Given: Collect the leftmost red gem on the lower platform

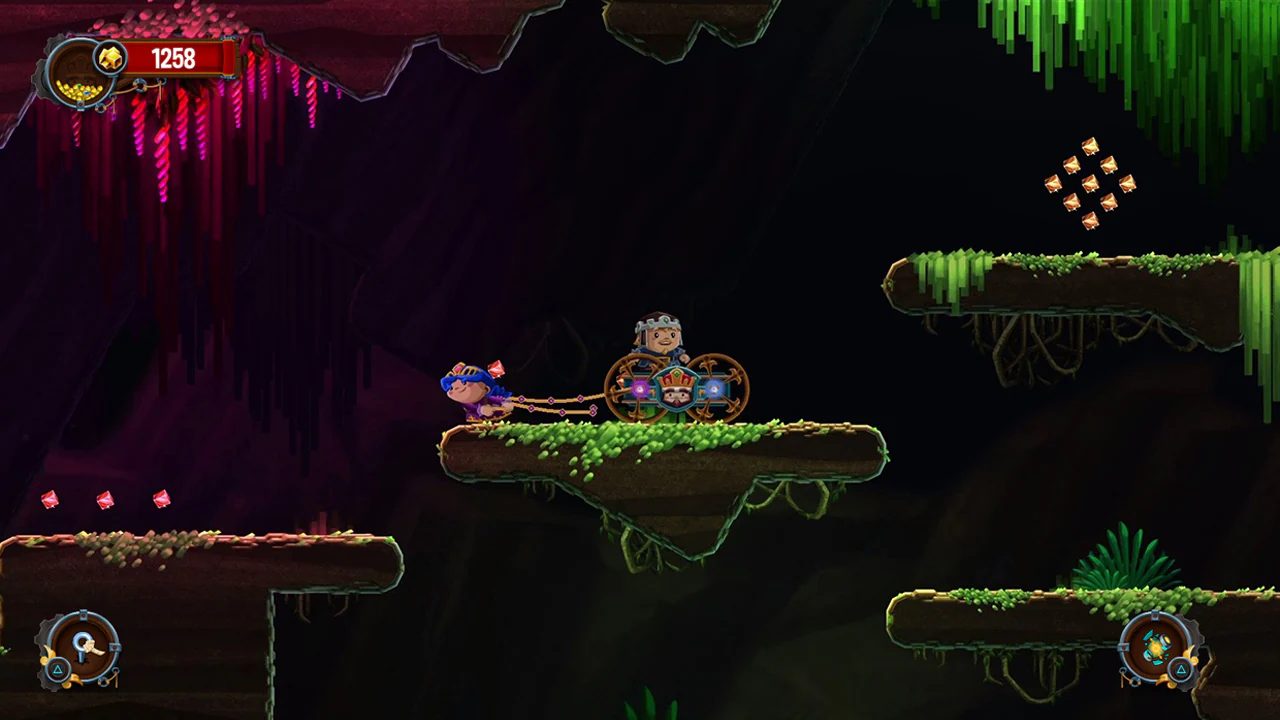Looking at the screenshot, I should [x=50, y=500].
